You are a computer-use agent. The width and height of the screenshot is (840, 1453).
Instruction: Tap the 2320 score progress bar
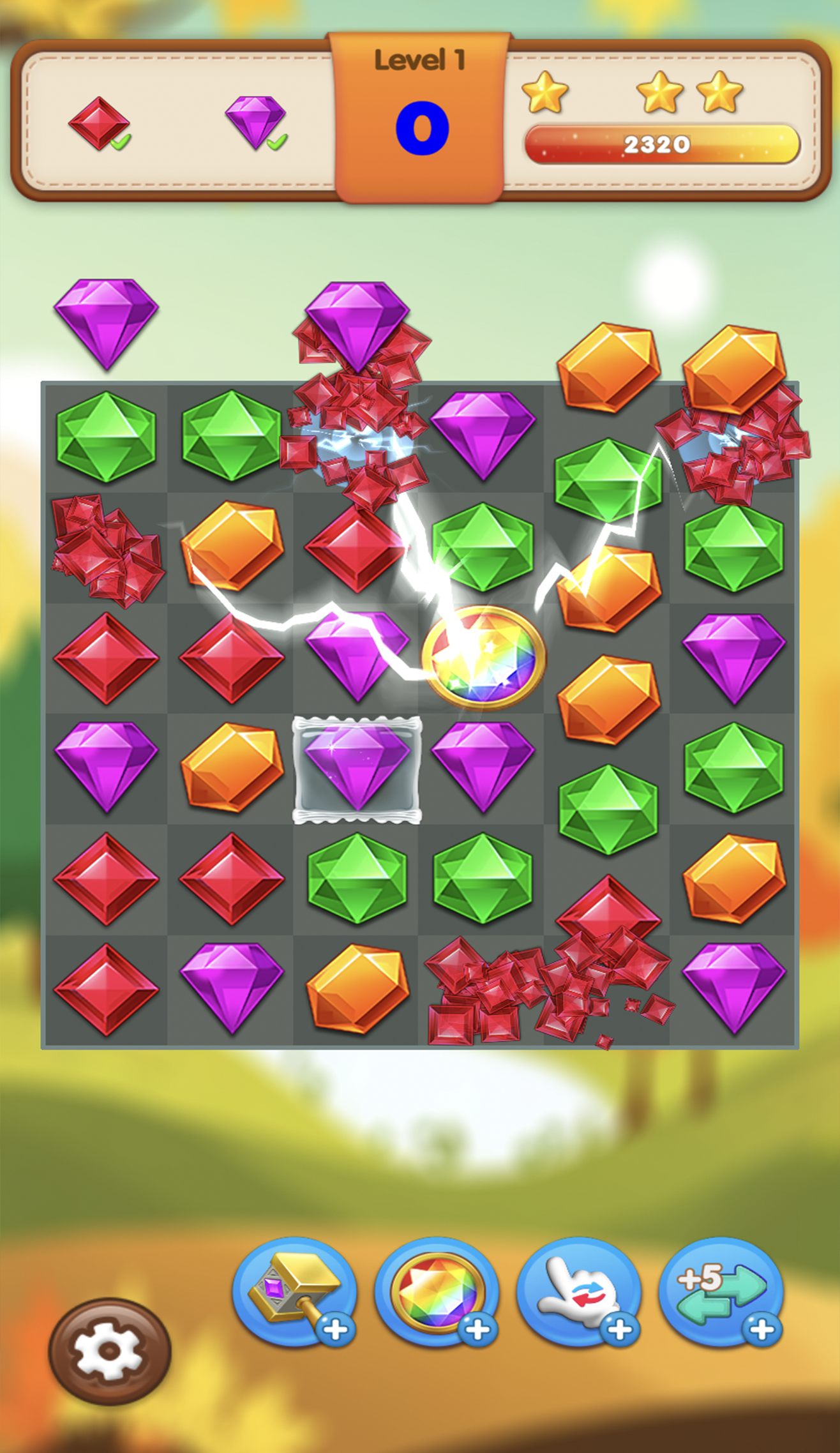tap(661, 144)
